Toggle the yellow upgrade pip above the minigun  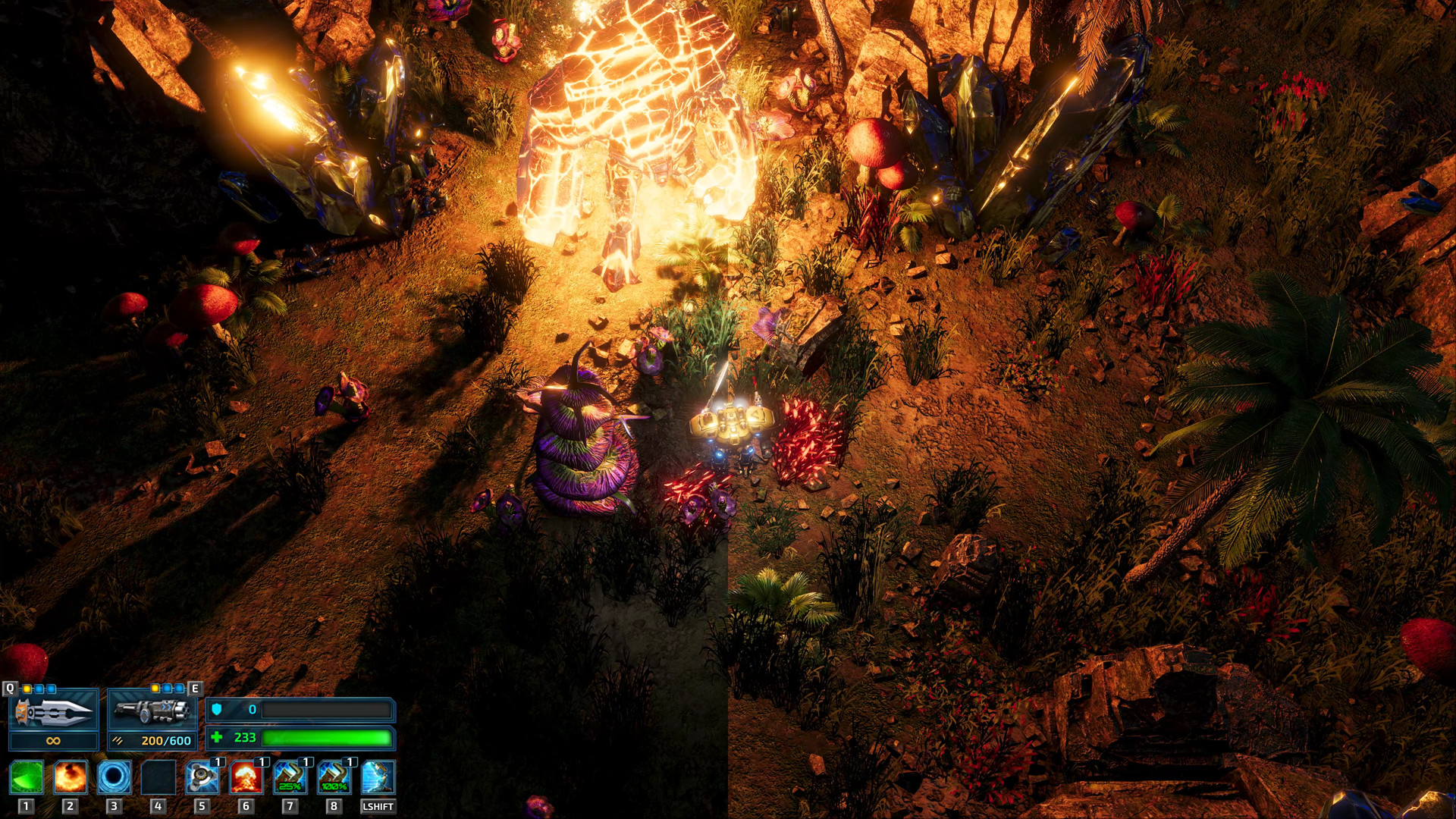[155, 689]
